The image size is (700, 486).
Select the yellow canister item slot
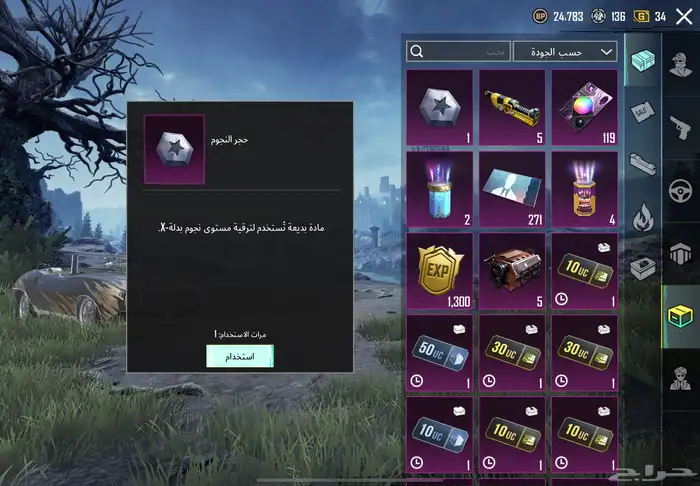coord(585,189)
